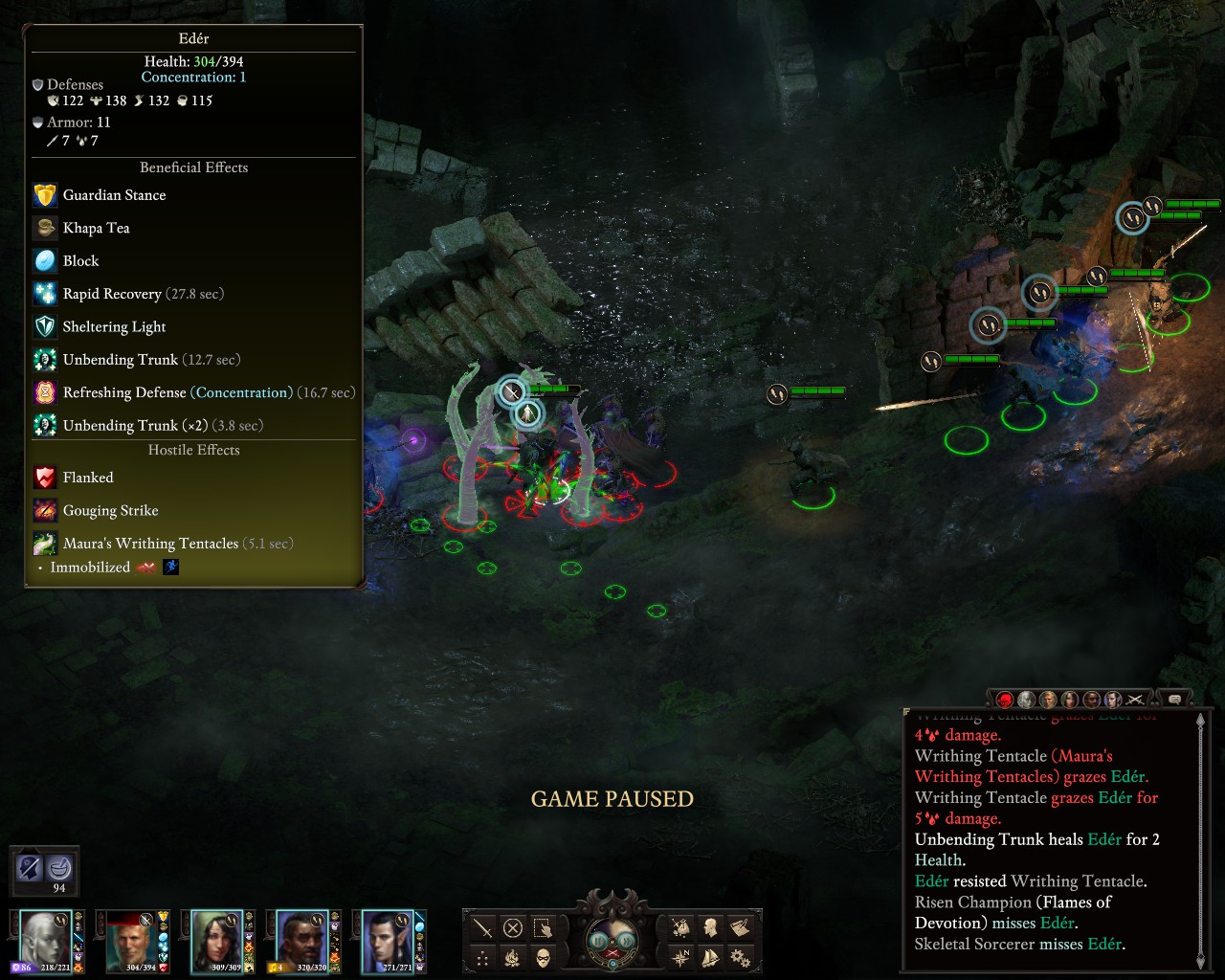Open the area map compass button
The height and width of the screenshot is (980, 1225).
pos(680,957)
